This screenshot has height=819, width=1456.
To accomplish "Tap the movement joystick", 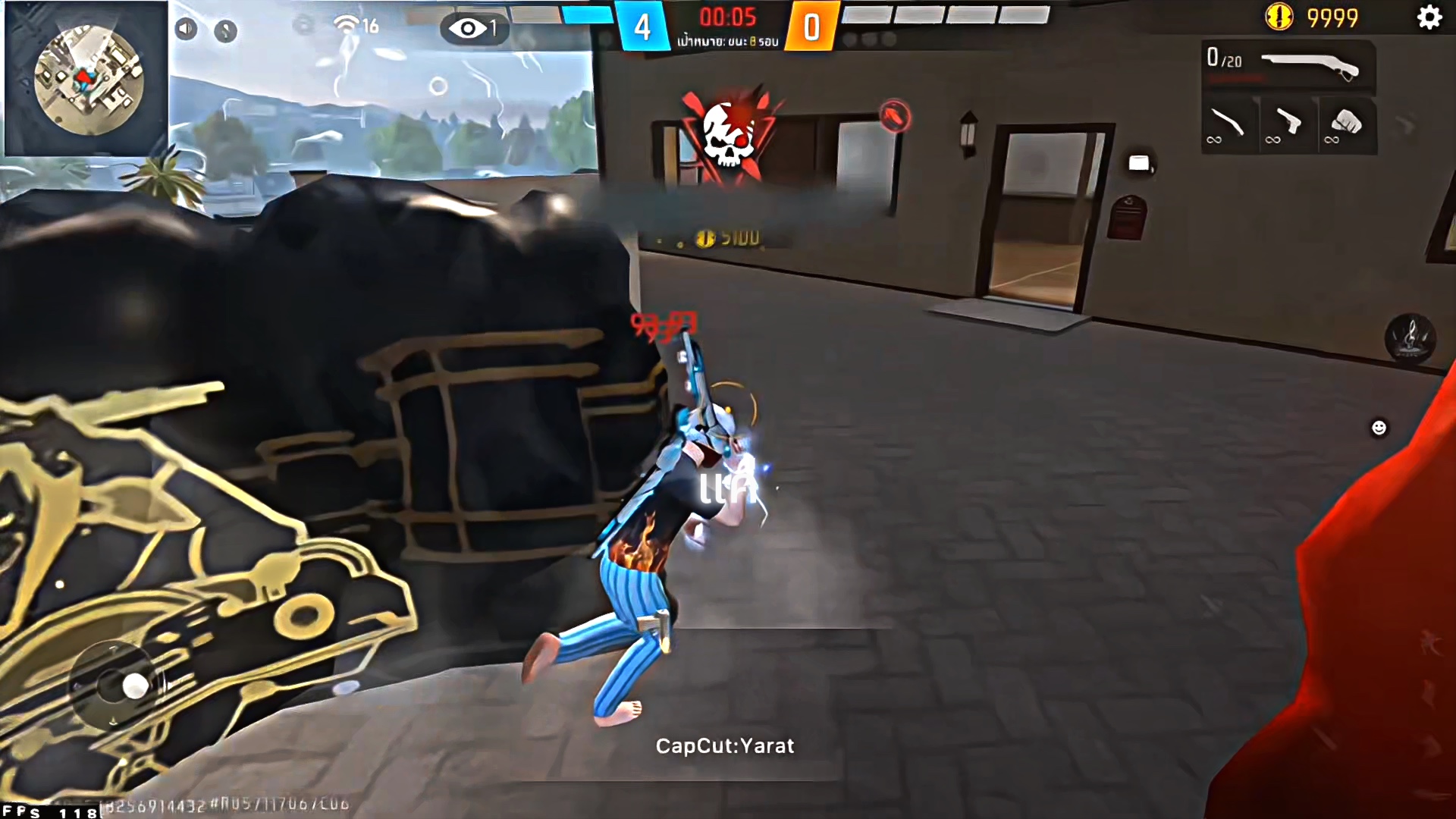I will click(135, 686).
